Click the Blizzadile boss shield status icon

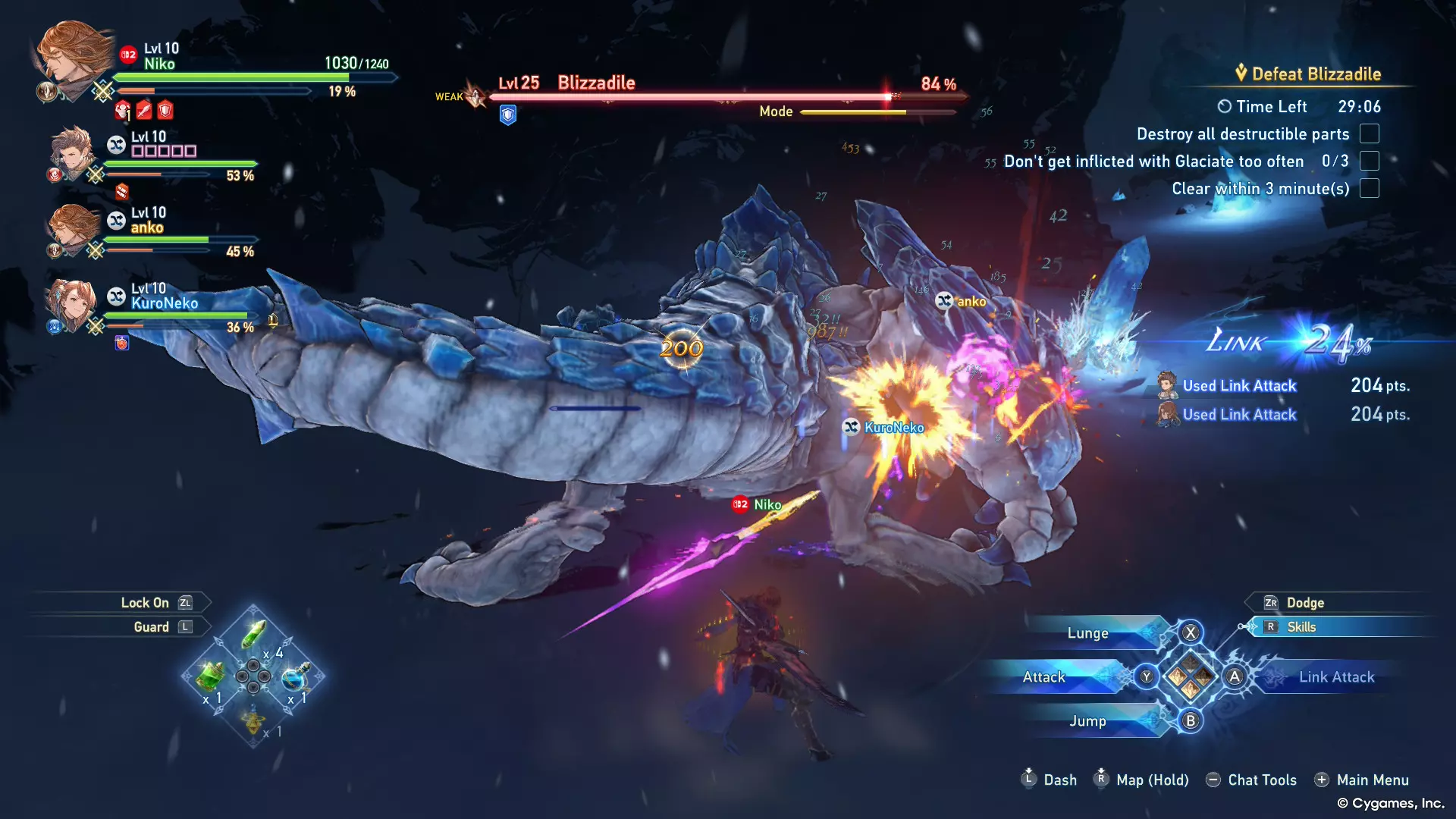pos(508,115)
